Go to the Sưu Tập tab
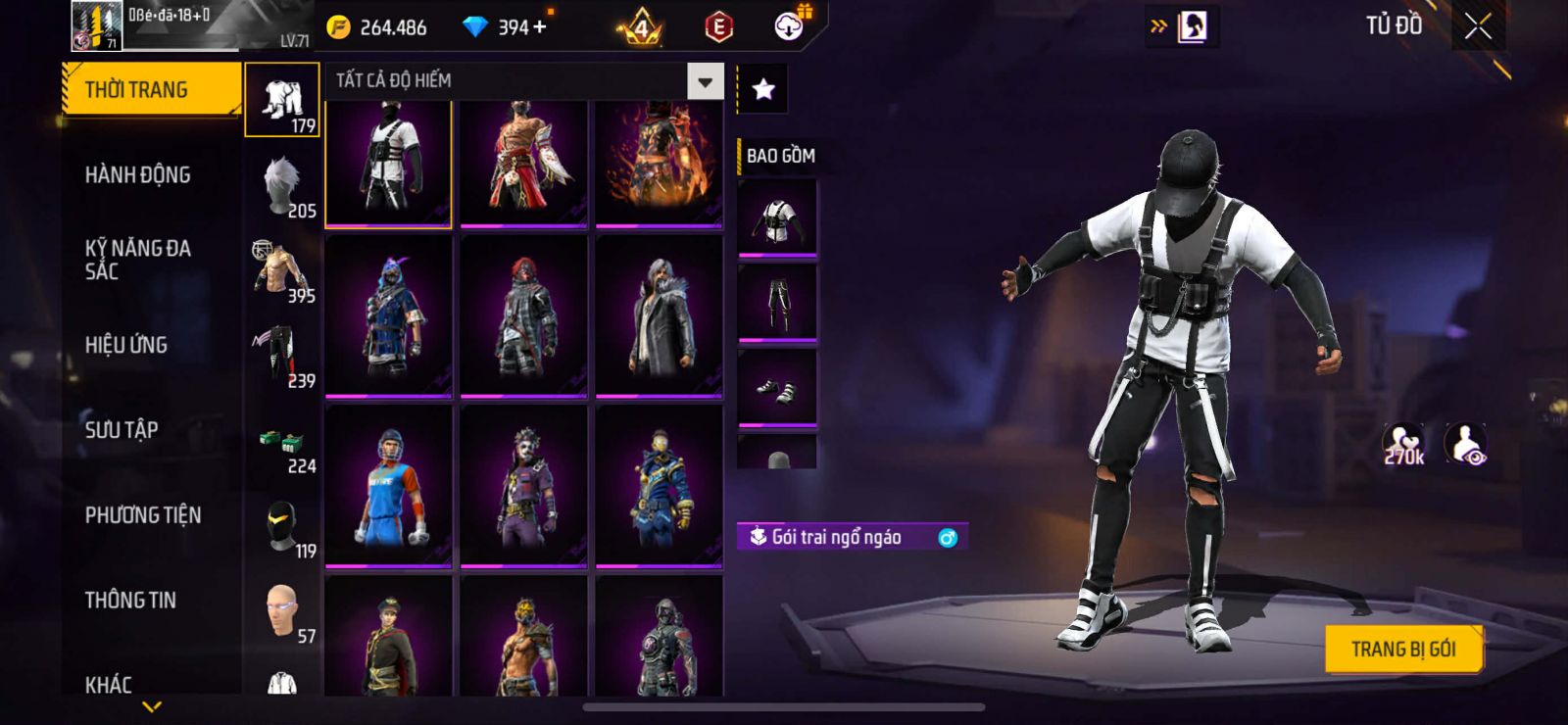Screen dimensions: 1568x725 (122, 429)
